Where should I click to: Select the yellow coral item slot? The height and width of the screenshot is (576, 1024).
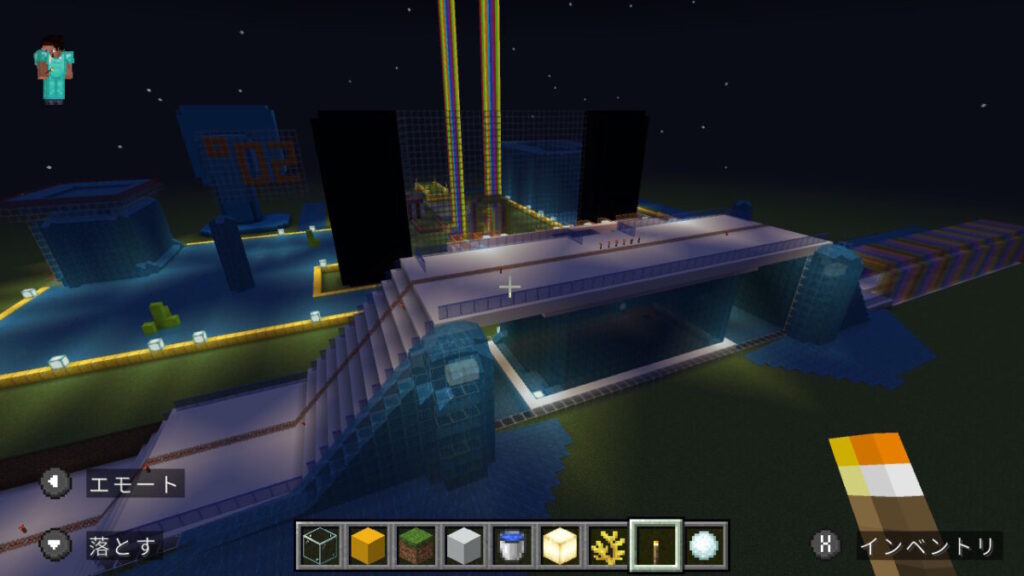coord(608,546)
